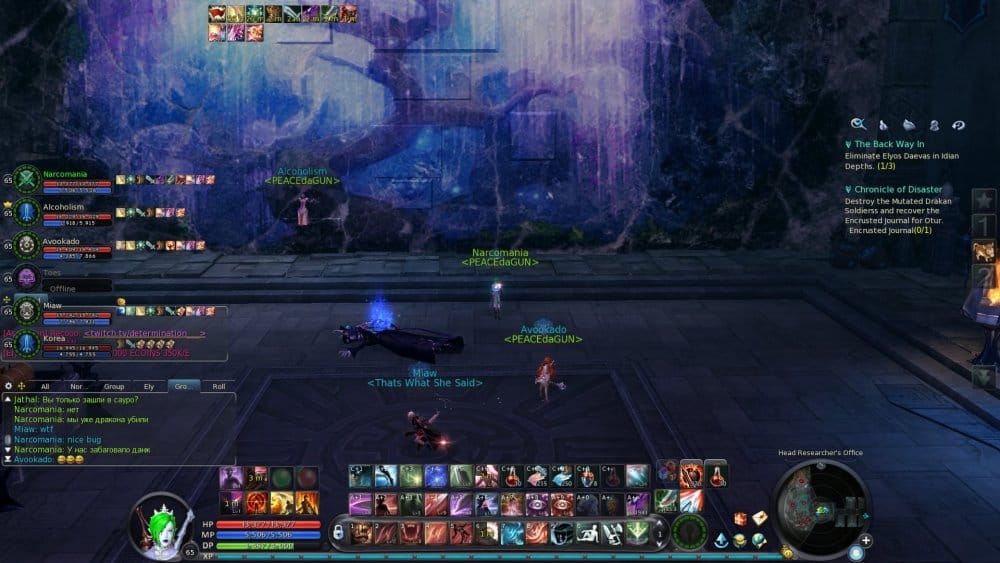This screenshot has height=563, width=1000.
Task: Click the magnifier icon above quest tracker
Action: 858,124
